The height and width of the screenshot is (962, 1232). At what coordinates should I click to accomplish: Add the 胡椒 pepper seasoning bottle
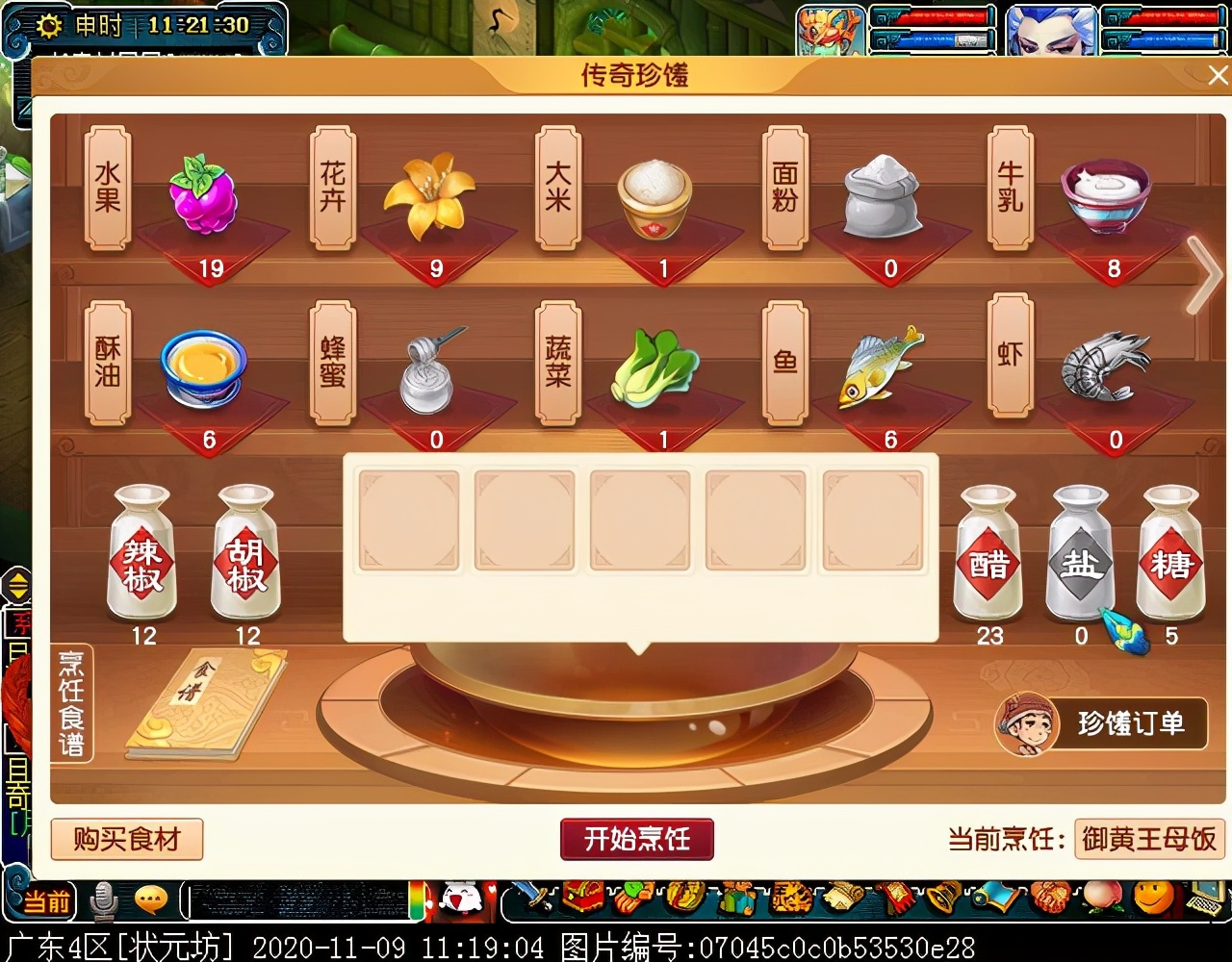246,554
